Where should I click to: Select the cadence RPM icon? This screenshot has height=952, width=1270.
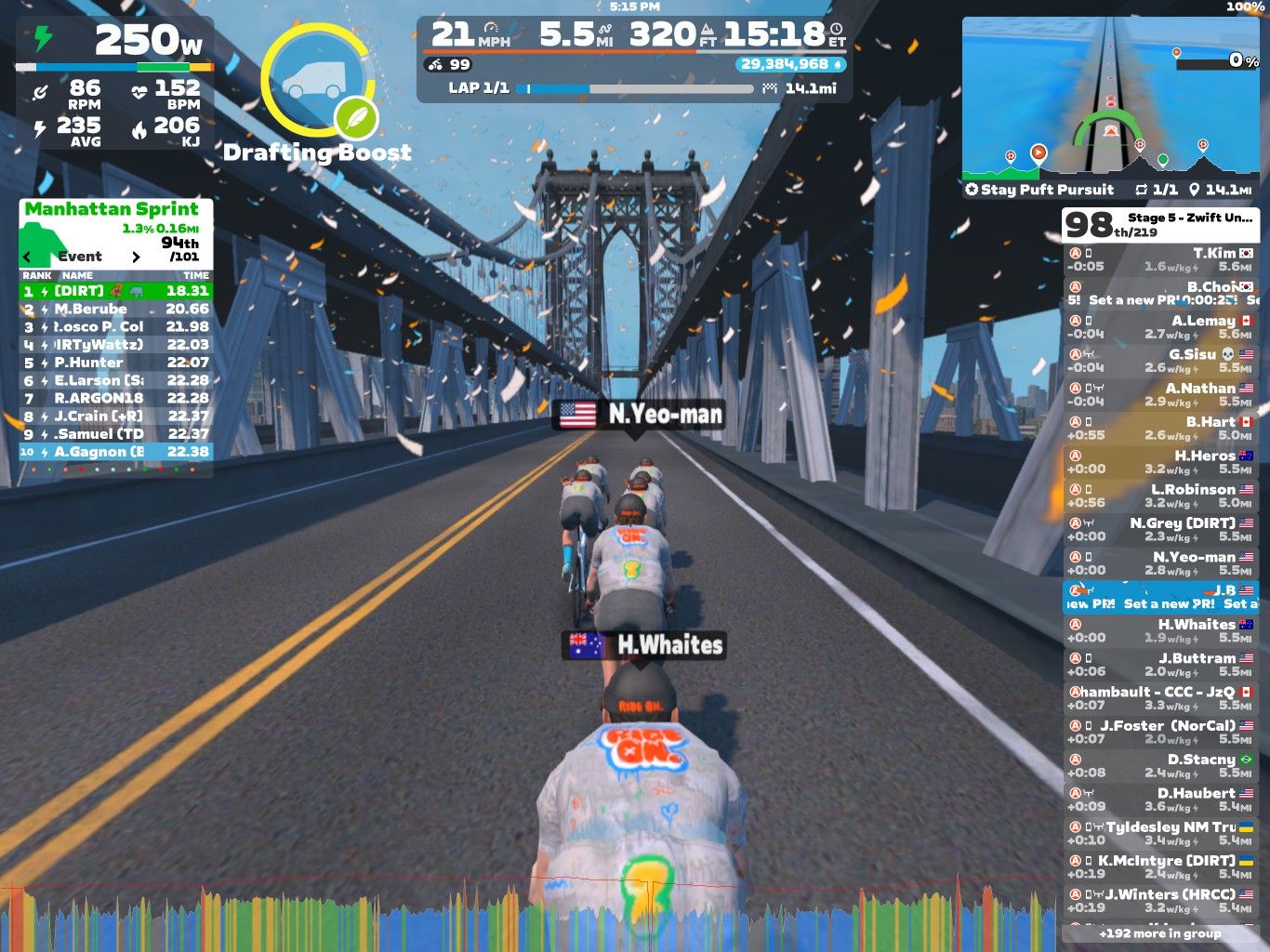point(39,92)
